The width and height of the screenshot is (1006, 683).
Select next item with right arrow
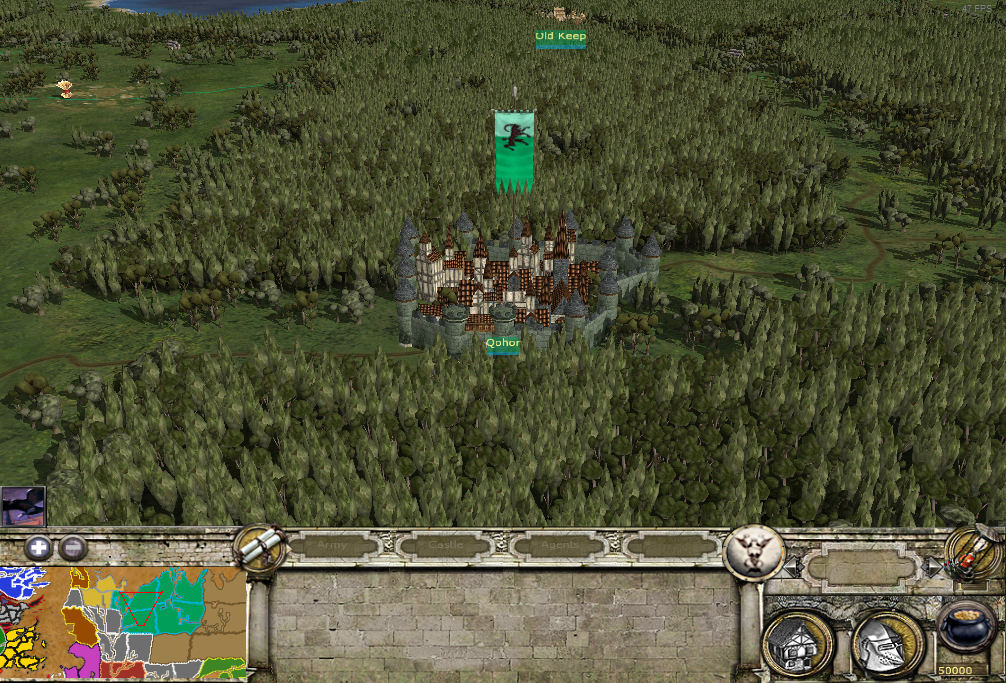[932, 567]
